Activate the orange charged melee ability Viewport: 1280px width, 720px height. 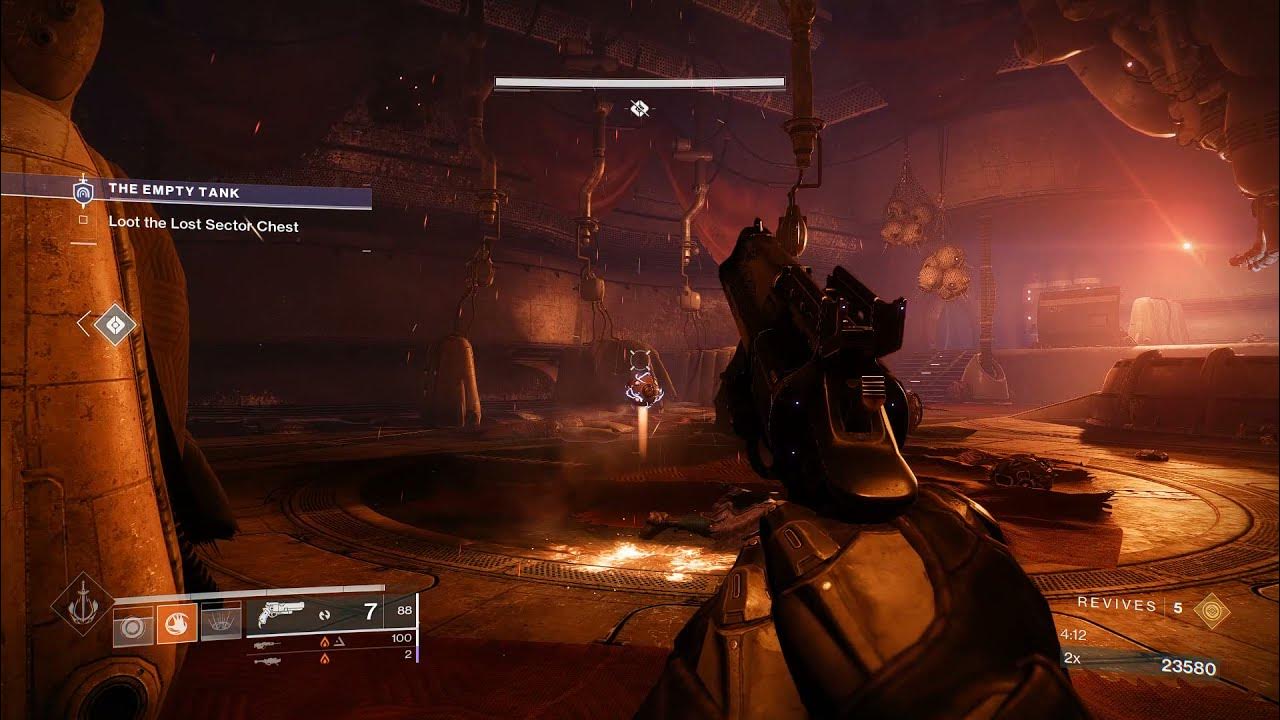pos(177,625)
